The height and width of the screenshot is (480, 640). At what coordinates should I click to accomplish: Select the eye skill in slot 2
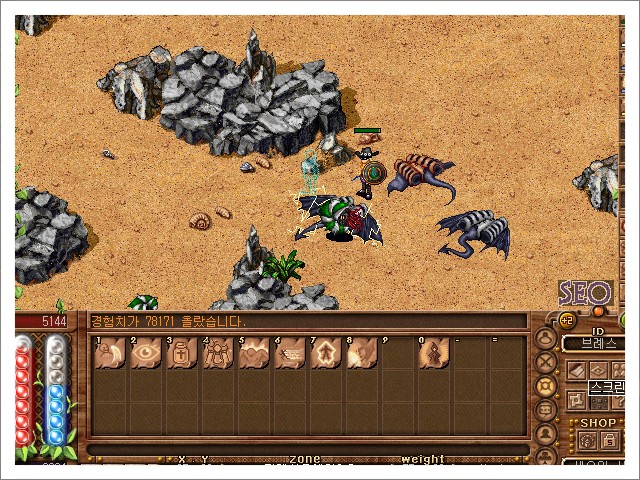[146, 353]
